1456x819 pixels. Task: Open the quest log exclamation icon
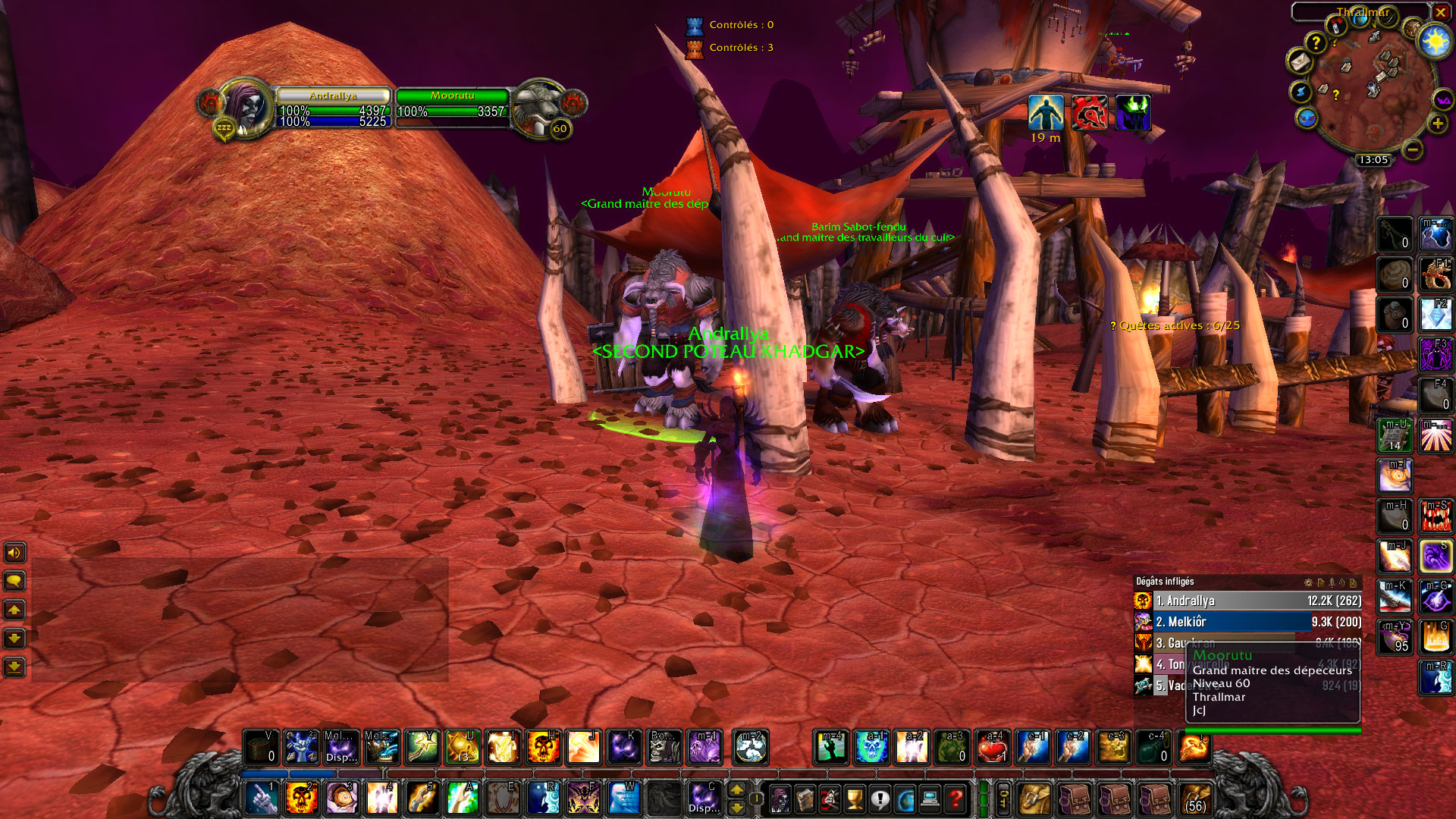coord(880,799)
